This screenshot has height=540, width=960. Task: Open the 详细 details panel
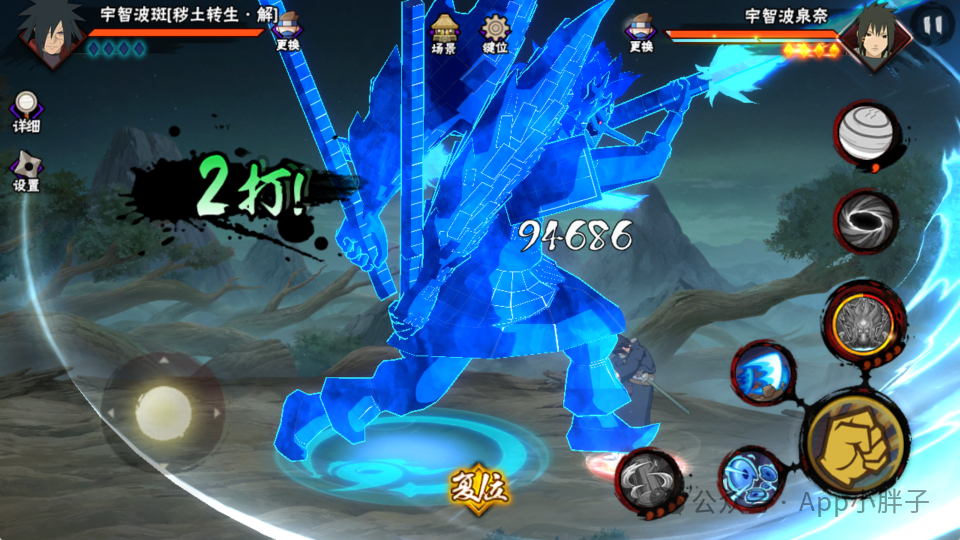(x=26, y=112)
